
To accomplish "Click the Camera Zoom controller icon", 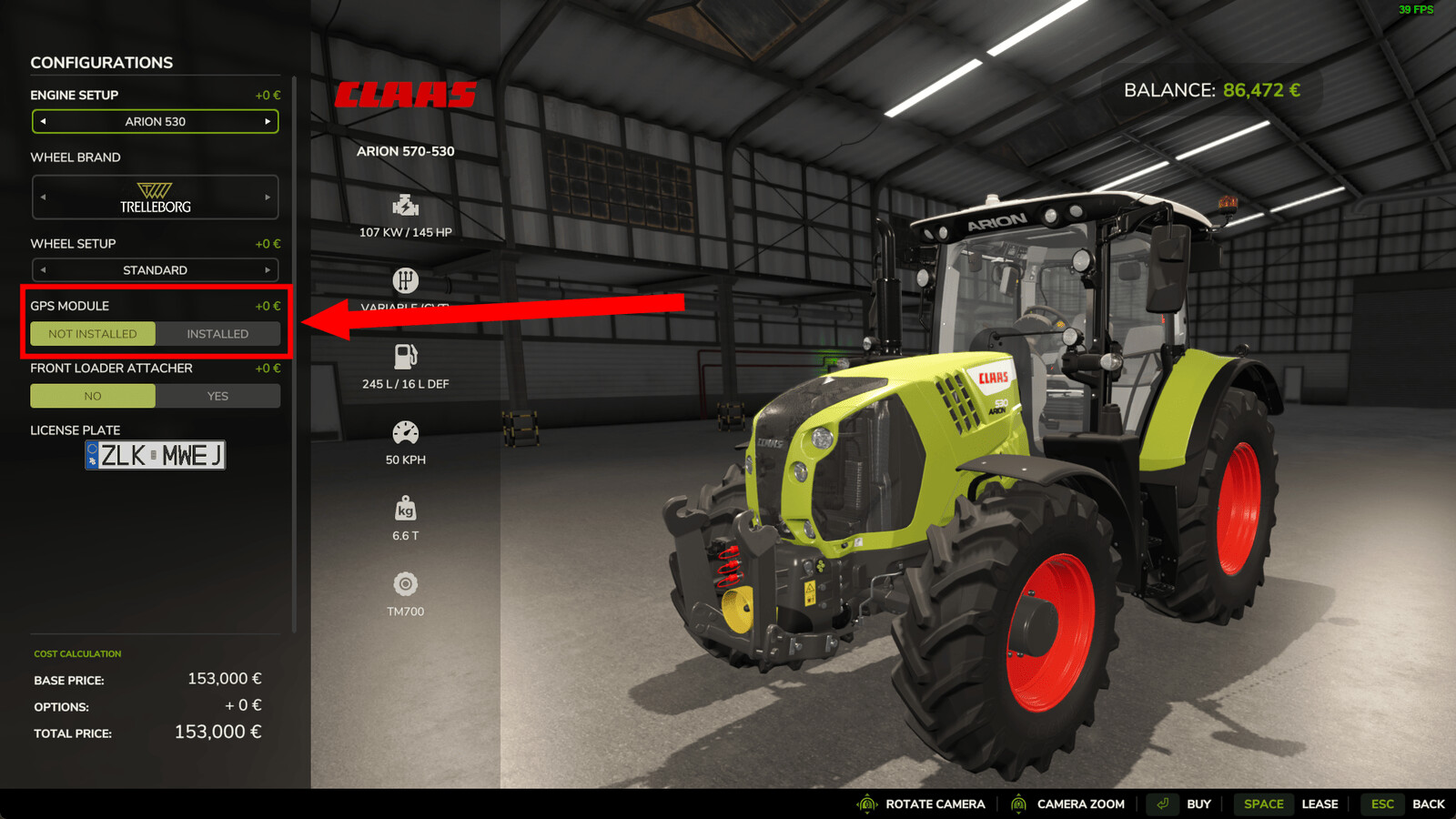I will pos(1019,804).
